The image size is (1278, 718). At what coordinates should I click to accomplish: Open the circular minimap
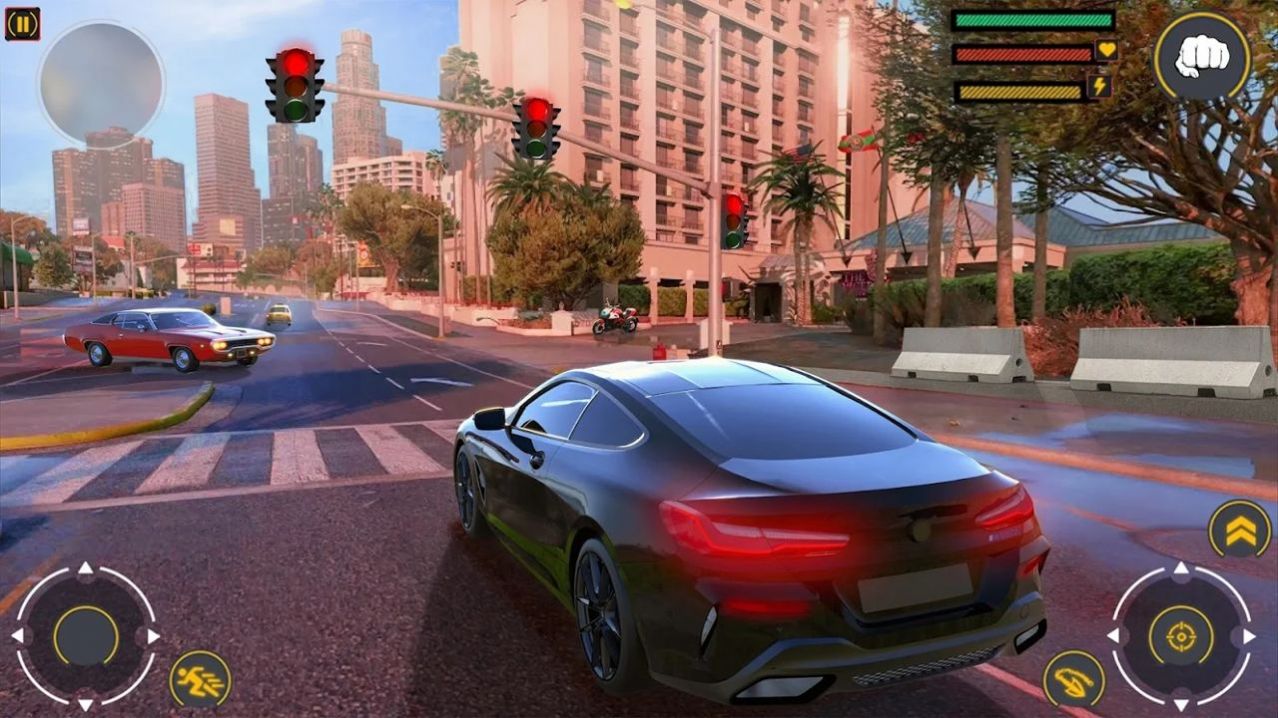pyautogui.click(x=101, y=84)
